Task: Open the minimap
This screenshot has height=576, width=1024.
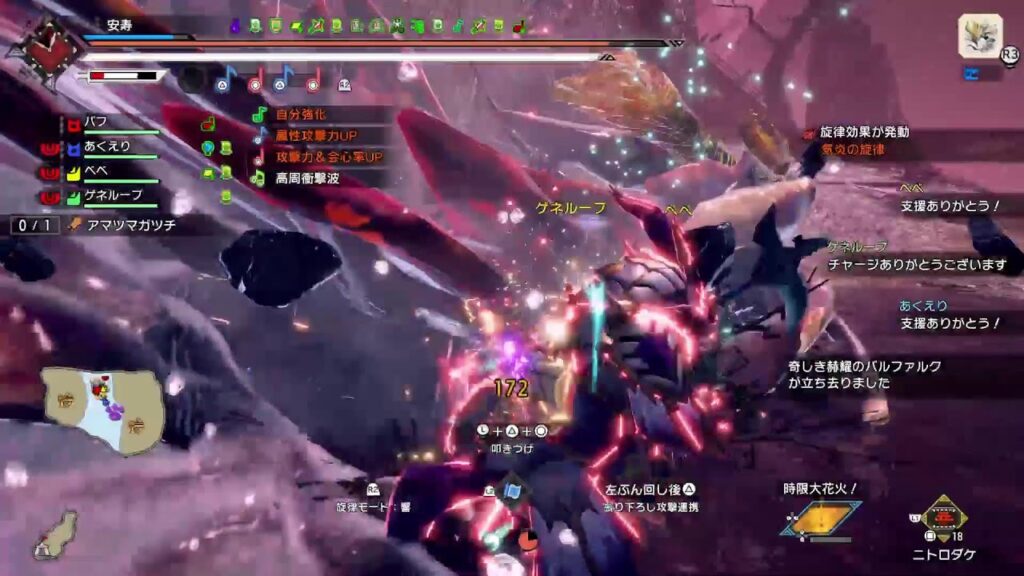Action: pos(103,410)
